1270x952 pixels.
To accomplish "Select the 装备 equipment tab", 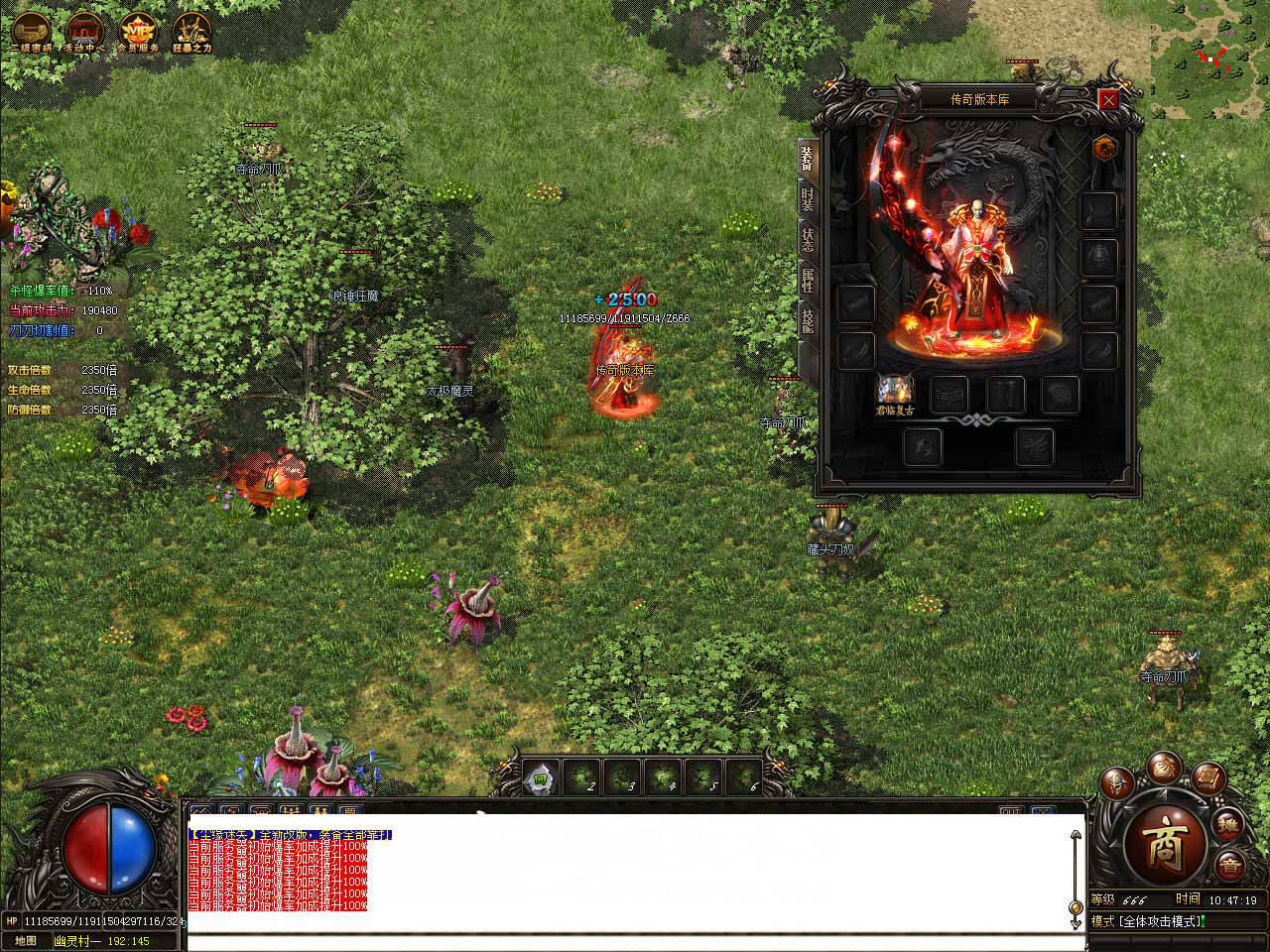I will tap(807, 159).
